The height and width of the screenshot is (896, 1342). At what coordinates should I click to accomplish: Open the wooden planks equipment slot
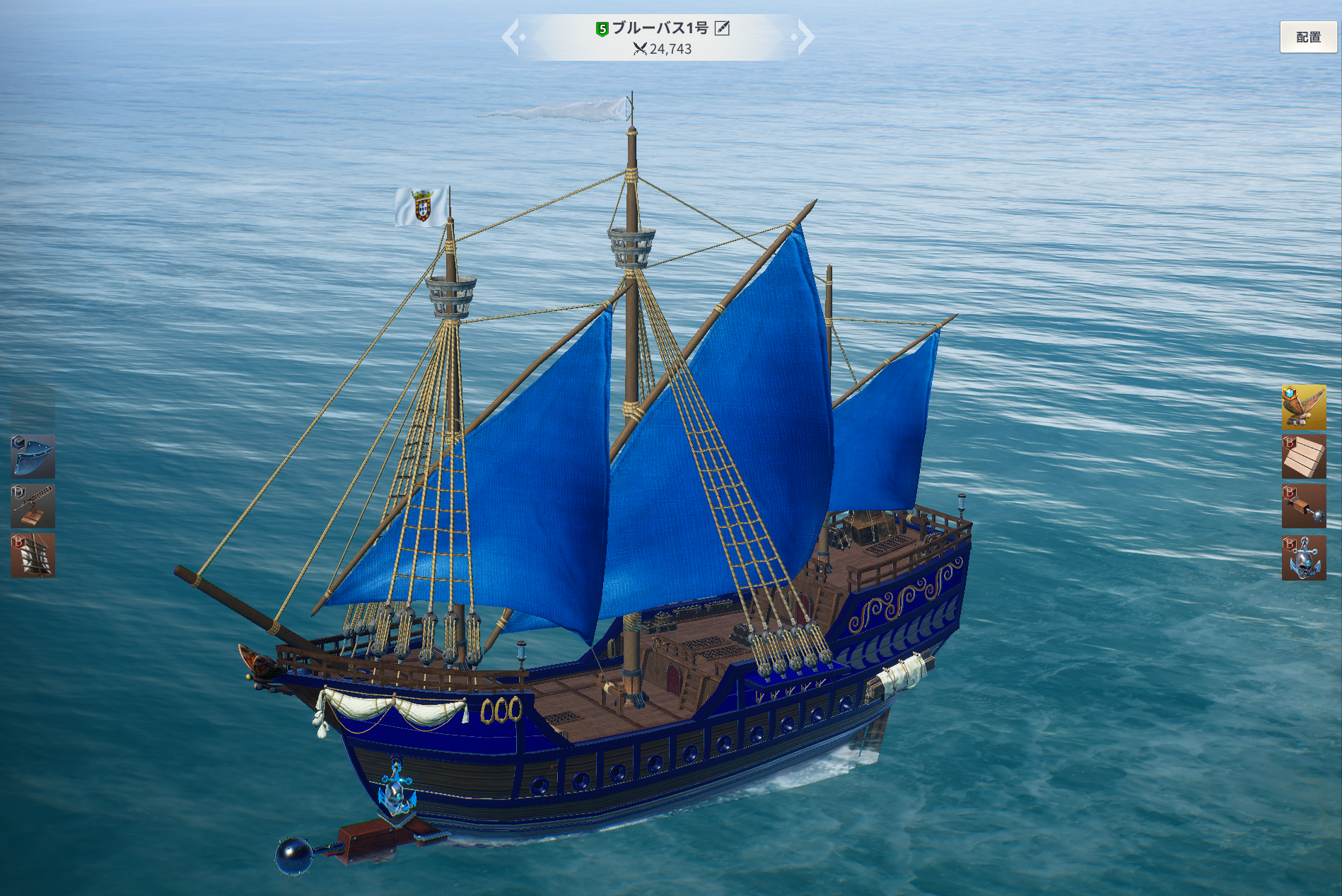[x=1303, y=457]
